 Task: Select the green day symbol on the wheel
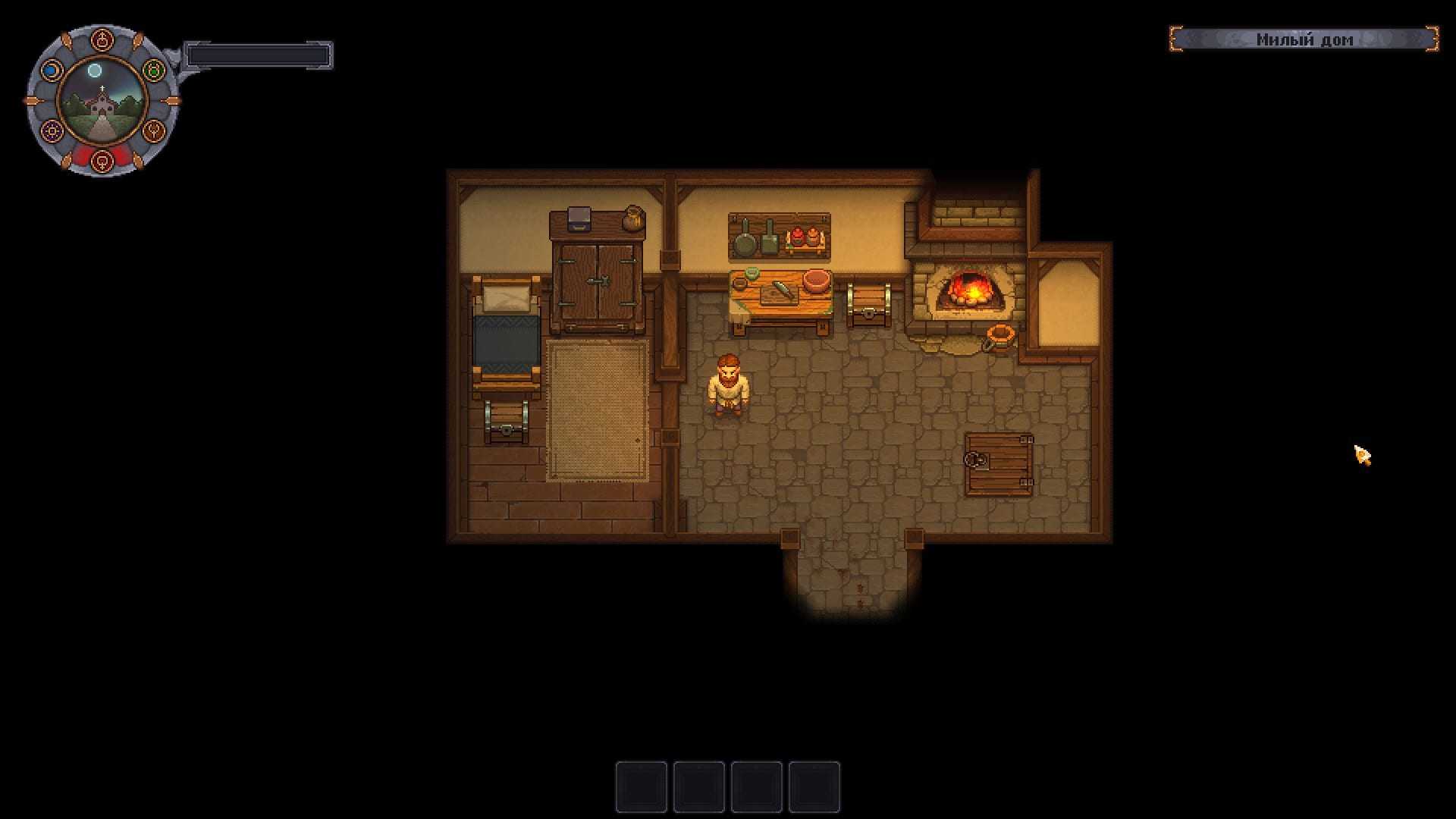[x=154, y=71]
